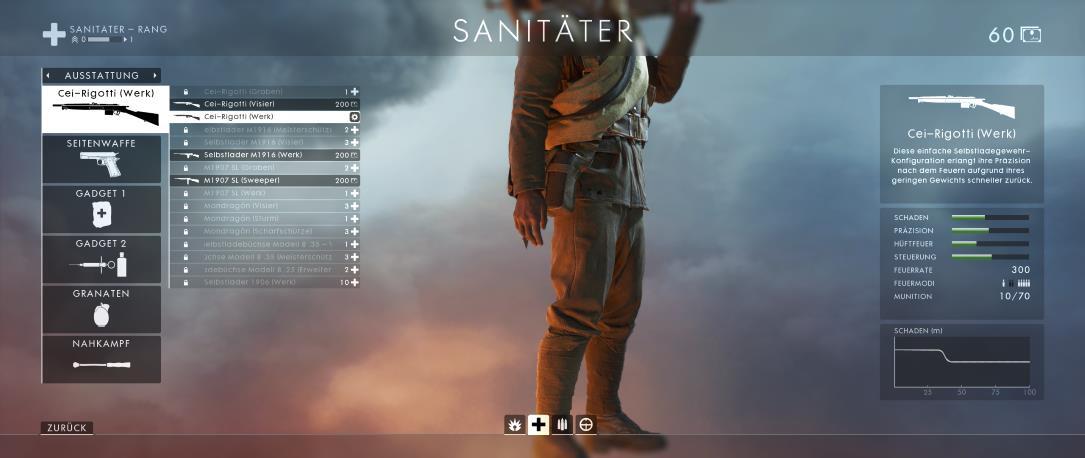
Task: Open the Nahkampf melee weapon slot
Action: (x=101, y=359)
